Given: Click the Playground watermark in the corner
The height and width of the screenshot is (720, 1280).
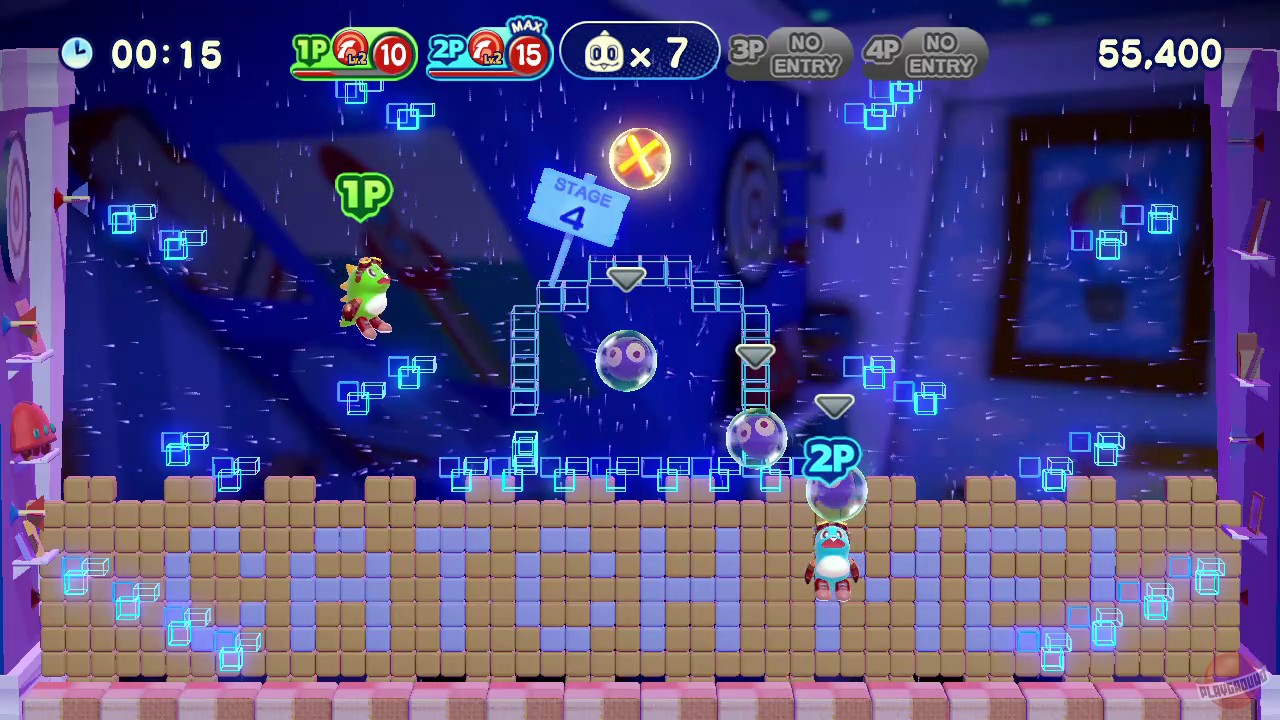Looking at the screenshot, I should click(x=1232, y=685).
